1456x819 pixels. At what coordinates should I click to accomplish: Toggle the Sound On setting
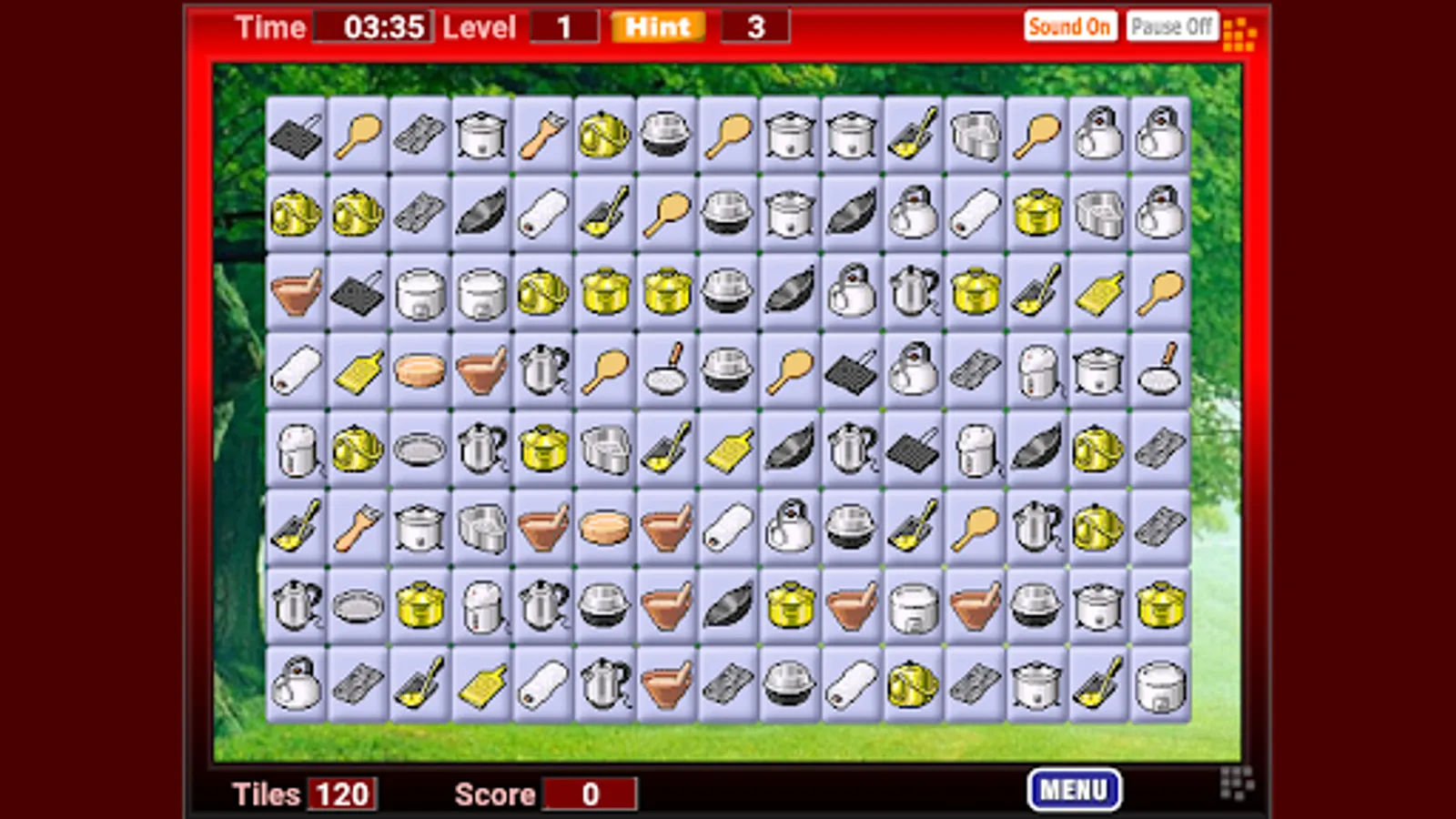click(1071, 26)
